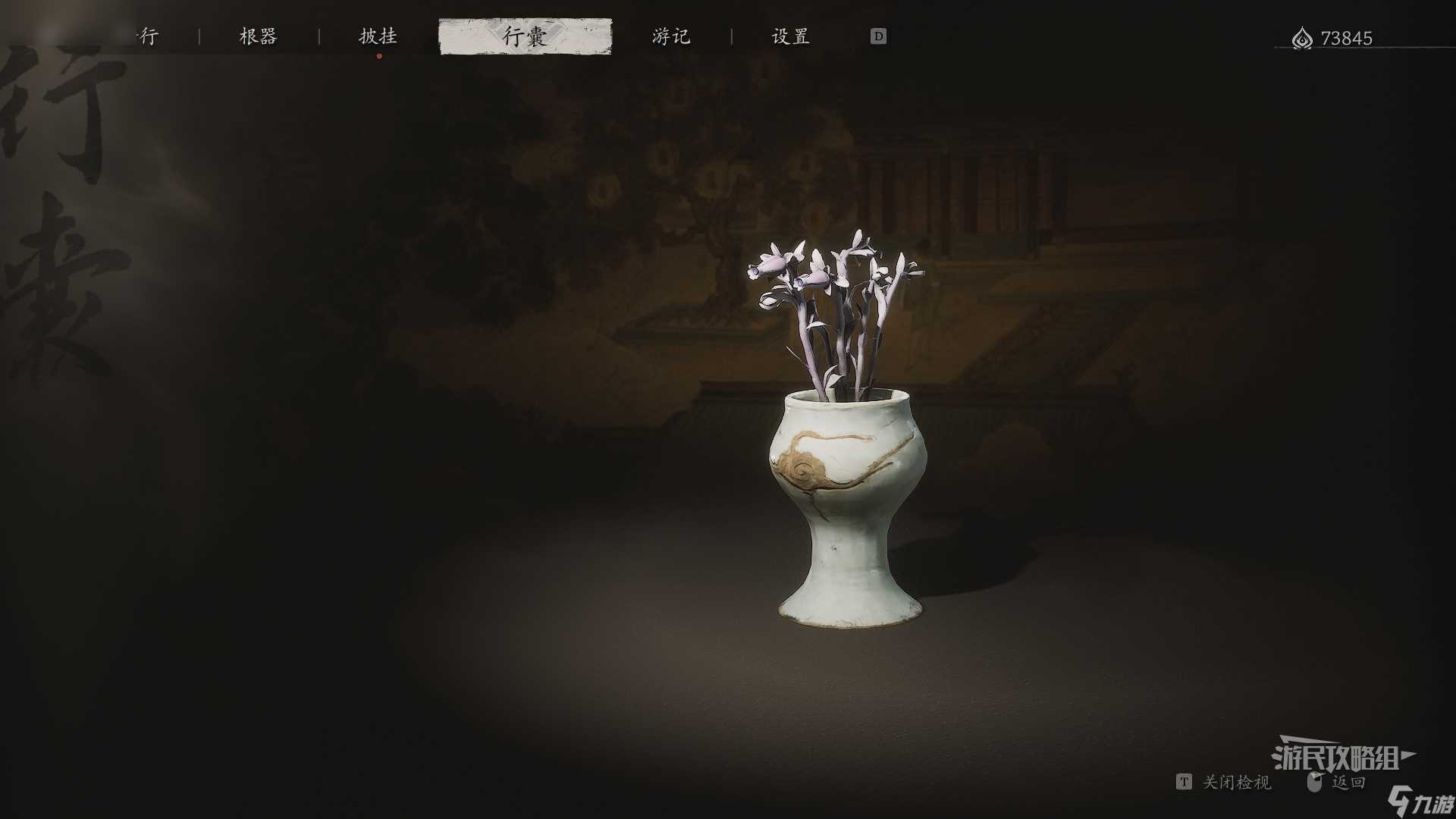This screenshot has width=1456, height=819.
Task: Click the mouse icon next to 返回
Action: click(1316, 780)
